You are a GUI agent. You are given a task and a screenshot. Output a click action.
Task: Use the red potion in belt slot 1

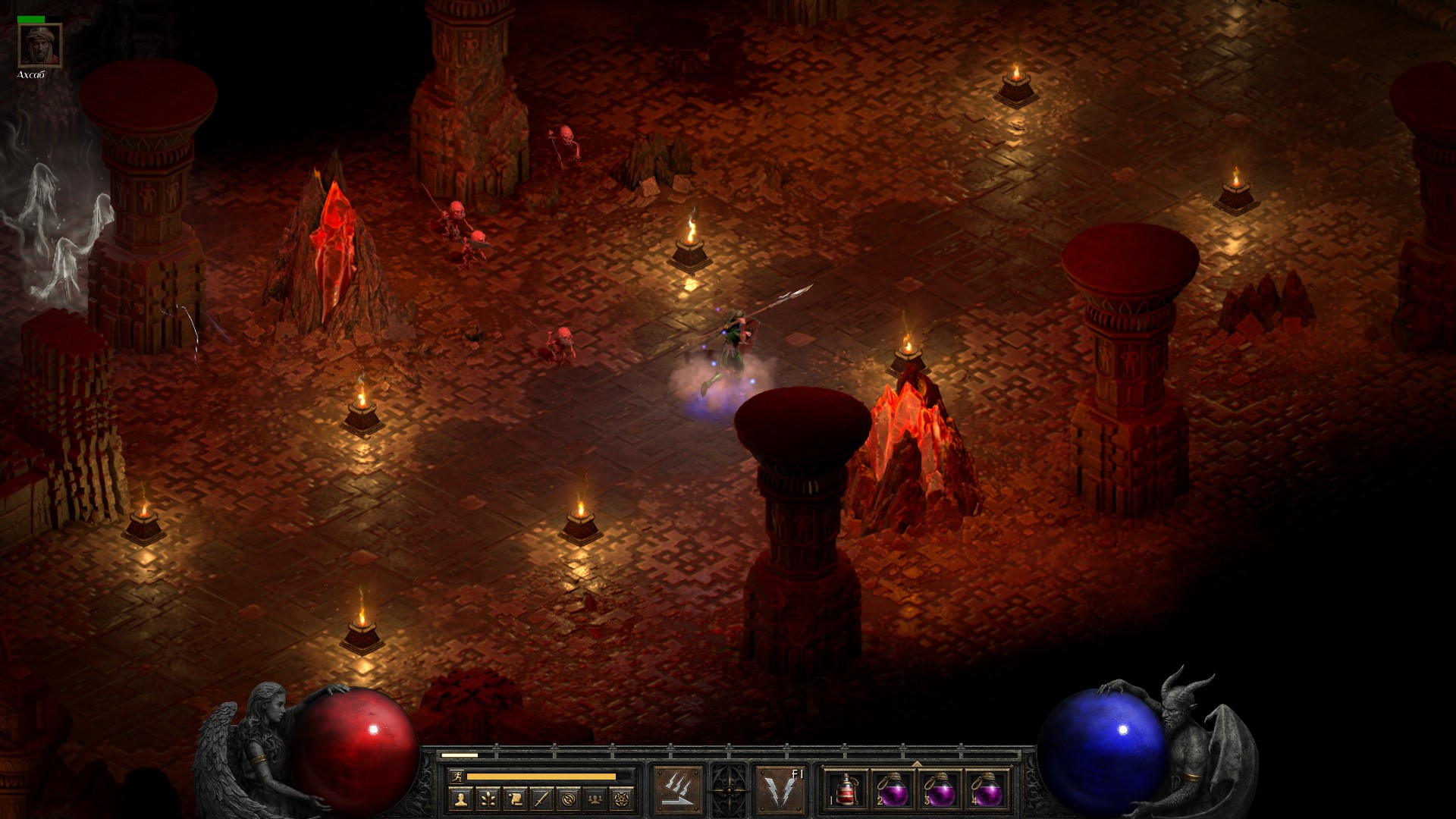[x=846, y=791]
